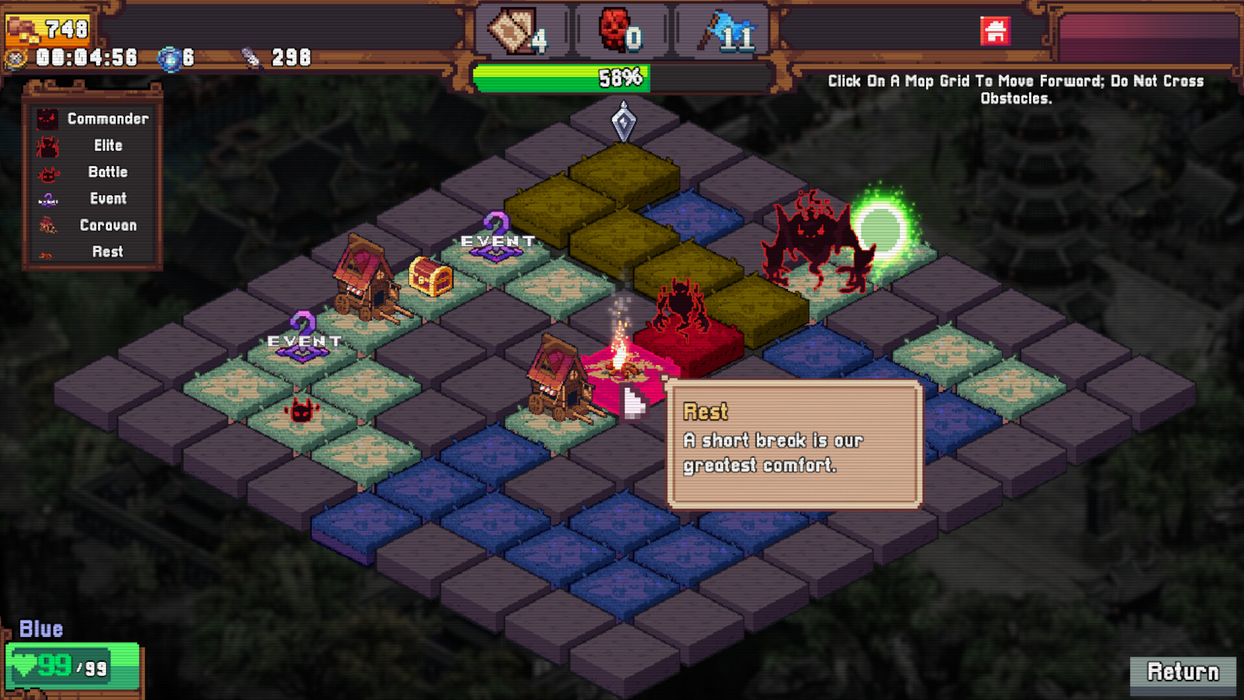1244x700 pixels.
Task: Challenge the elite enemy on the red tile
Action: (x=685, y=320)
